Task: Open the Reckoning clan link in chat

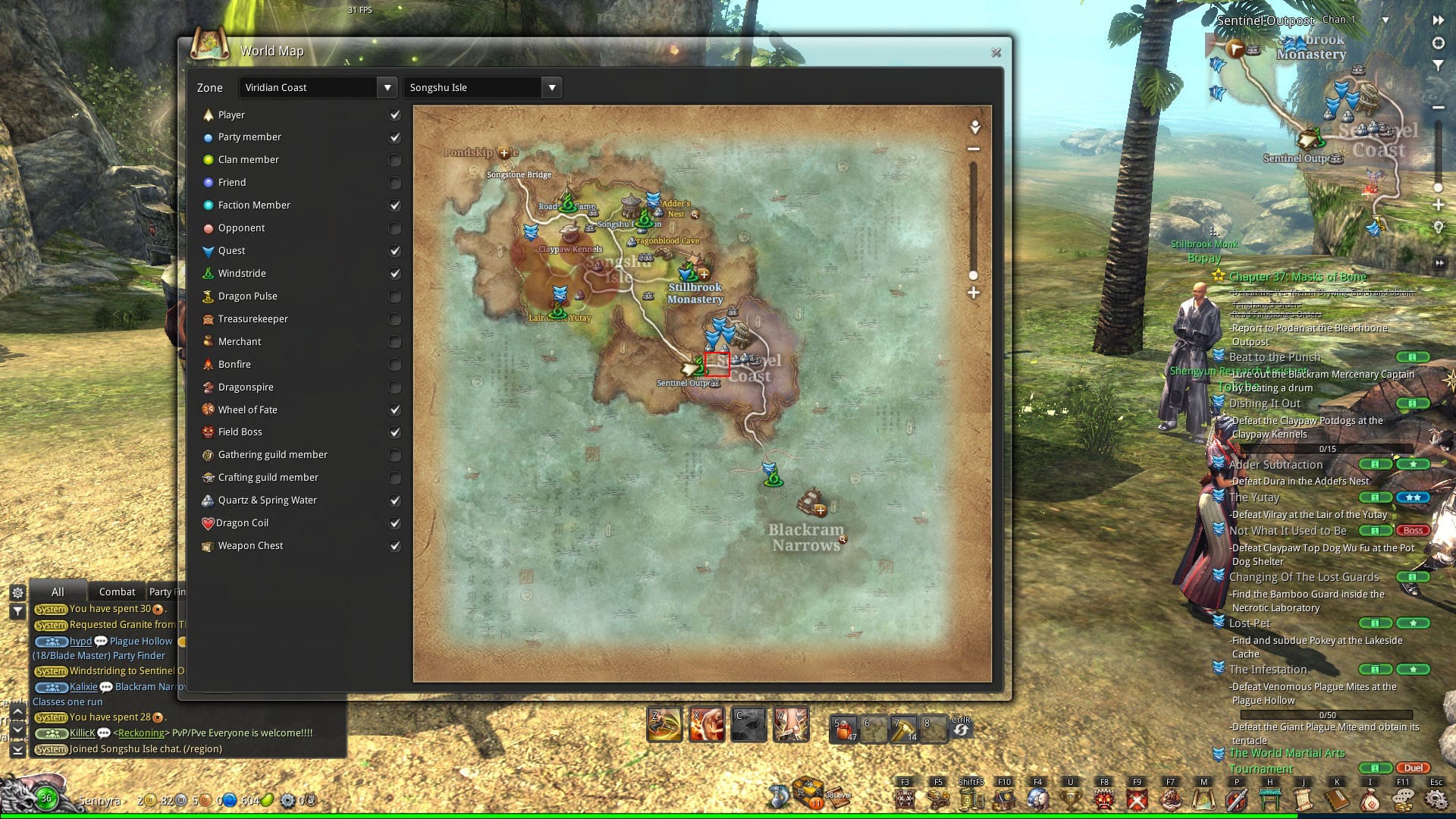Action: pos(141,733)
